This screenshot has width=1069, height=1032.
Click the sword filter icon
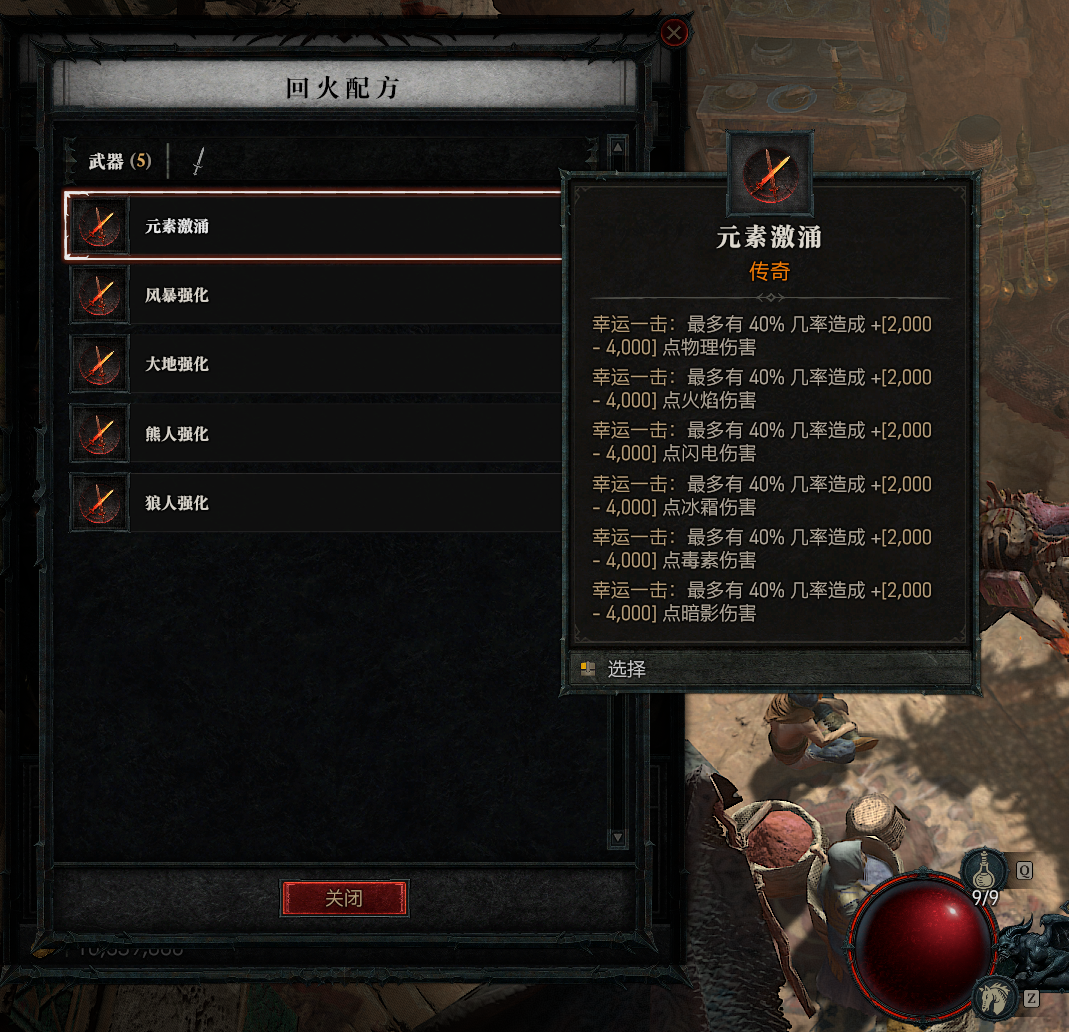pyautogui.click(x=198, y=161)
